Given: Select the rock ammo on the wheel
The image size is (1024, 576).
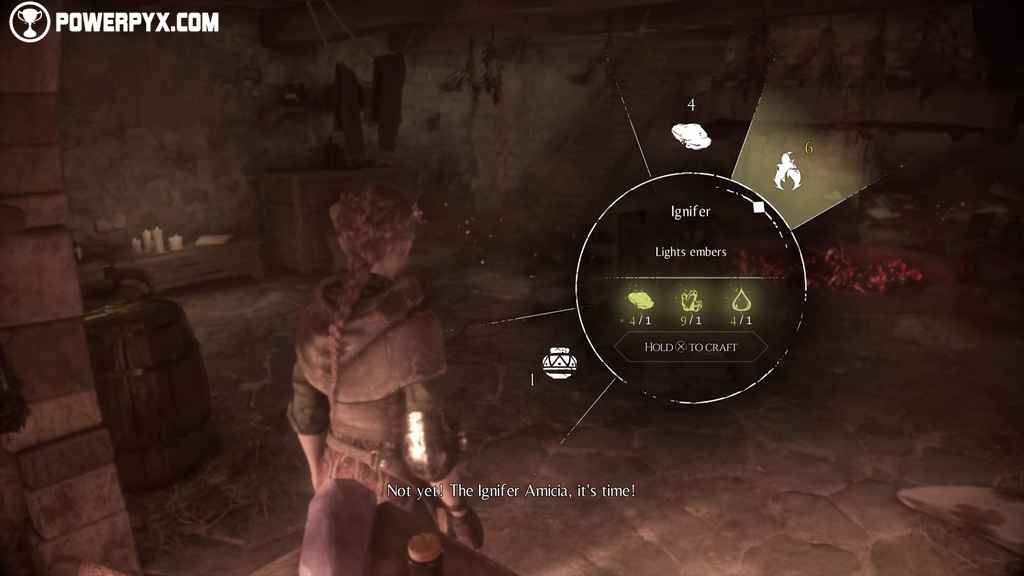Looking at the screenshot, I should tap(691, 137).
